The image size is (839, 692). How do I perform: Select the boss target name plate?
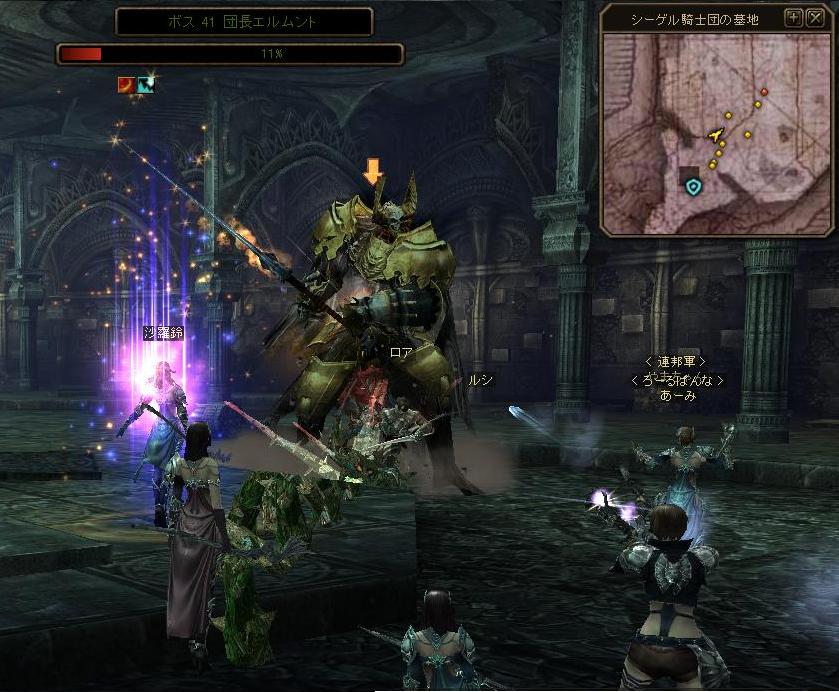click(244, 22)
